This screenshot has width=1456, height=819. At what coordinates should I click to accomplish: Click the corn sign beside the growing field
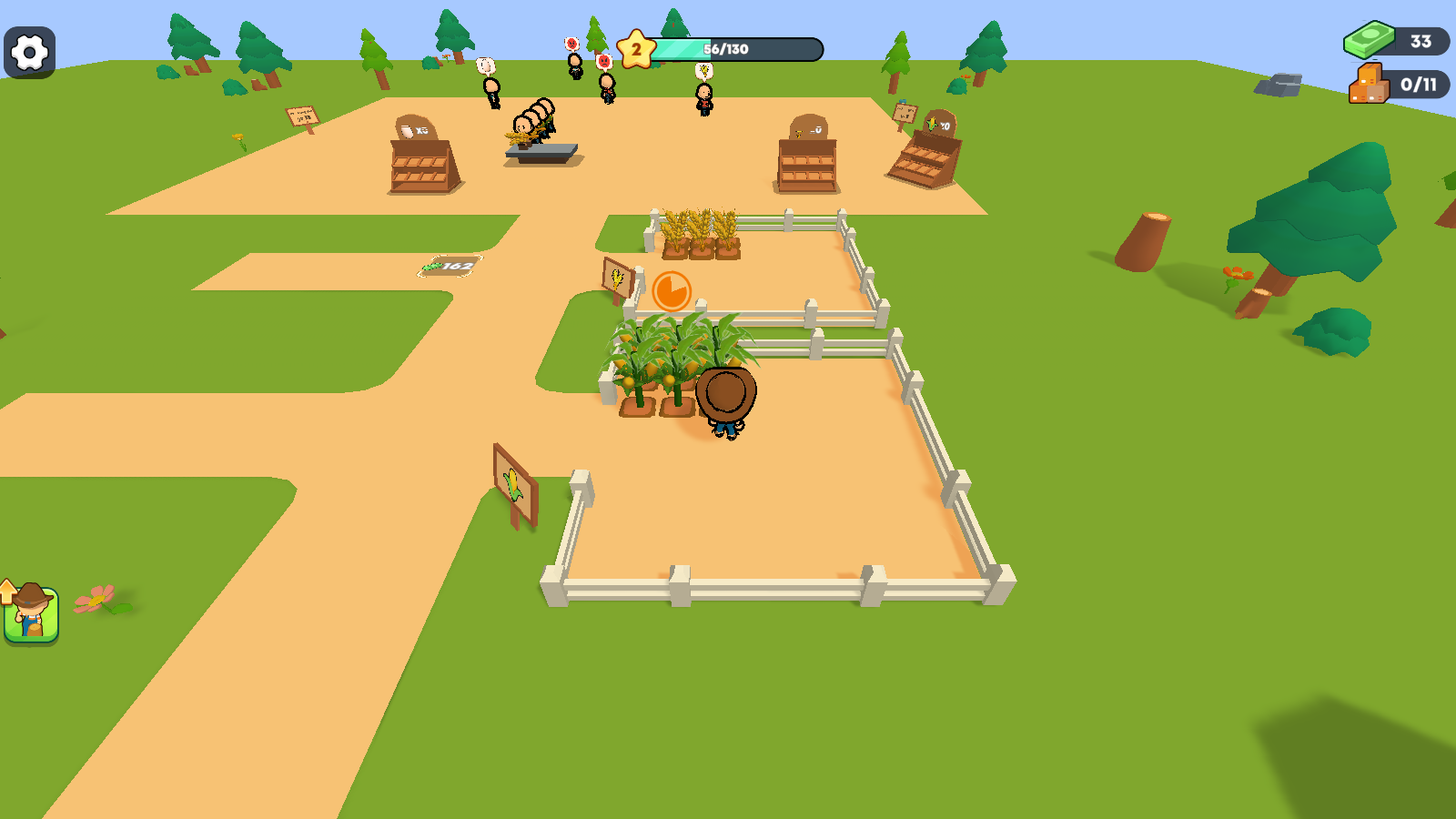618,278
